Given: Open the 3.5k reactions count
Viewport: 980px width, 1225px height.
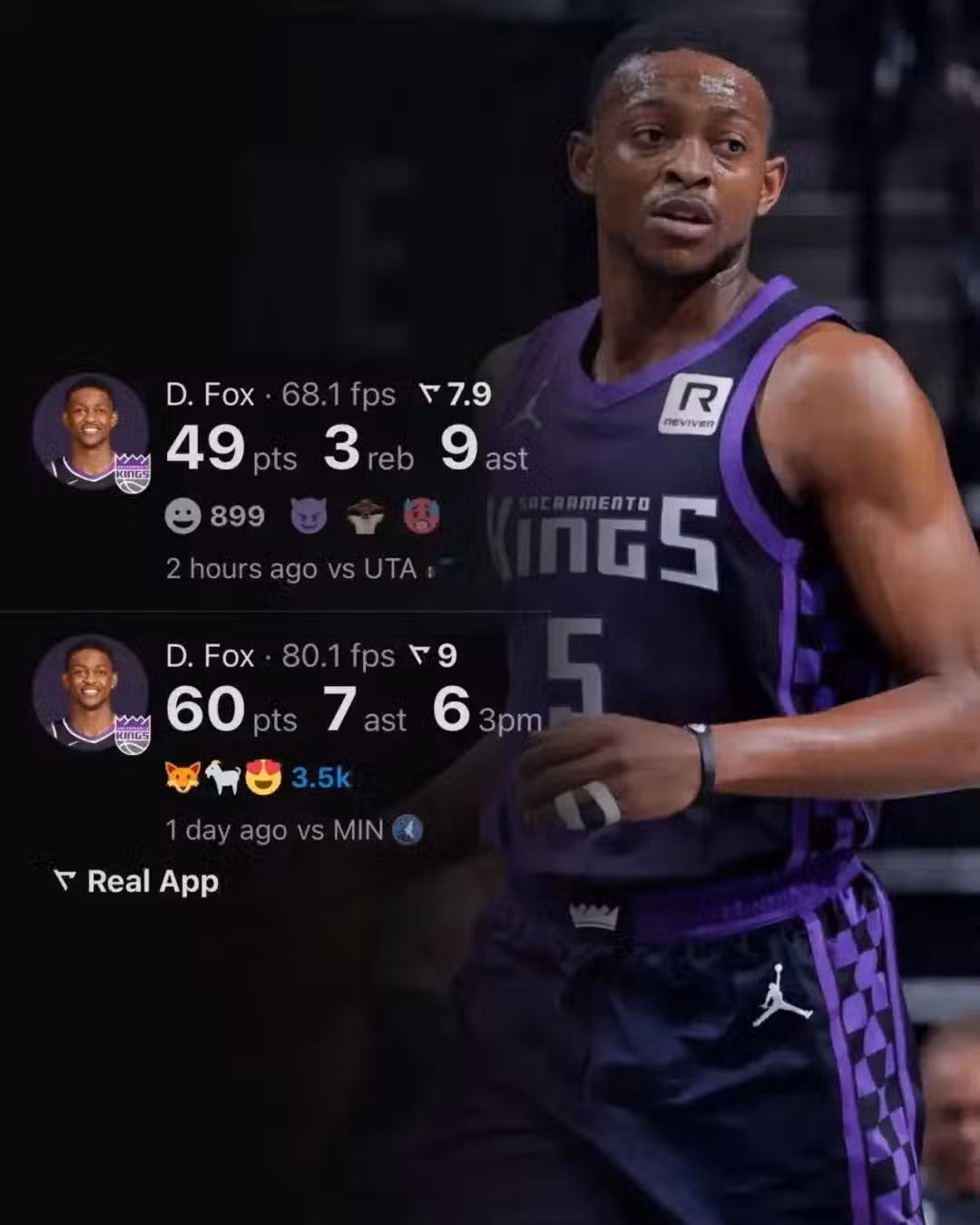Looking at the screenshot, I should pyautogui.click(x=320, y=778).
